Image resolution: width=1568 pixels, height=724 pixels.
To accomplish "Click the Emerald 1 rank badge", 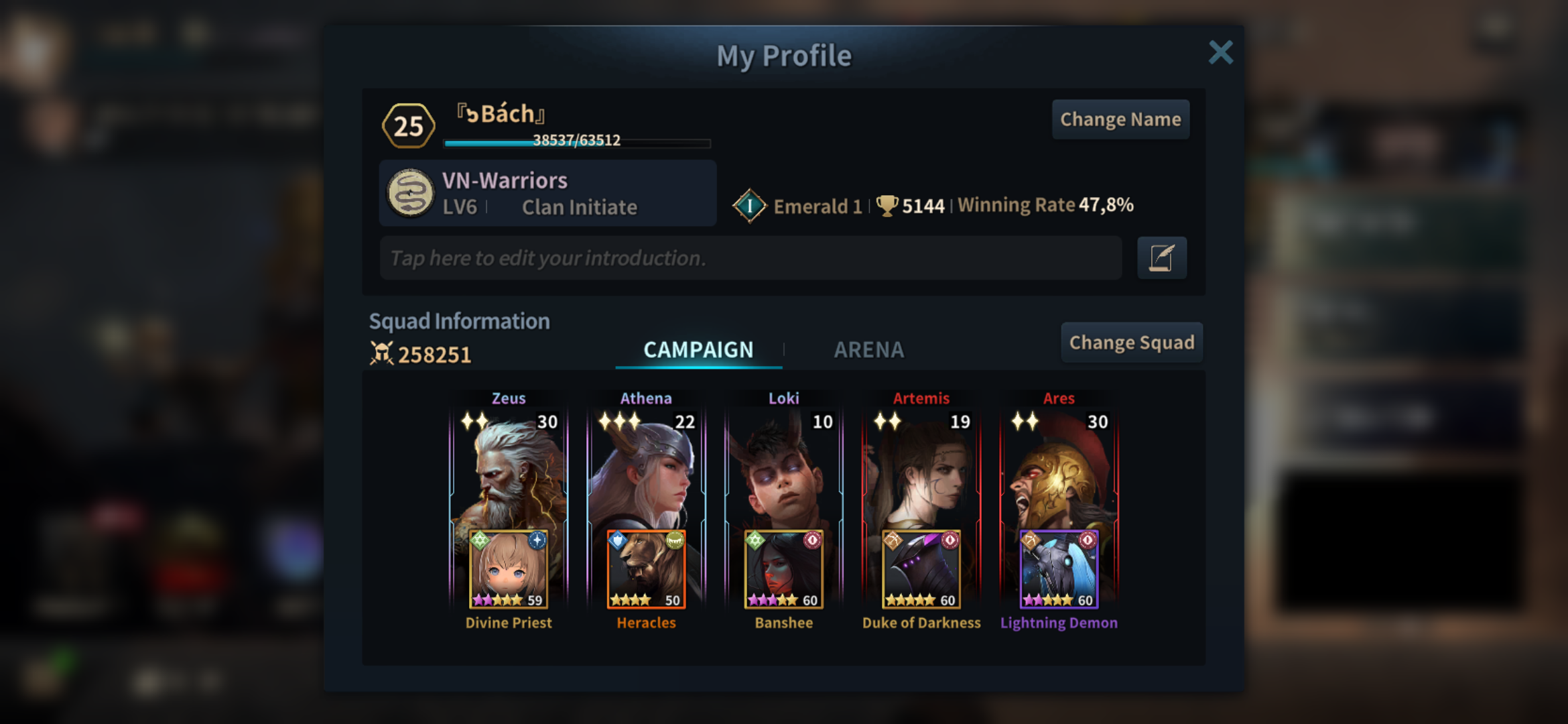I will click(x=749, y=206).
